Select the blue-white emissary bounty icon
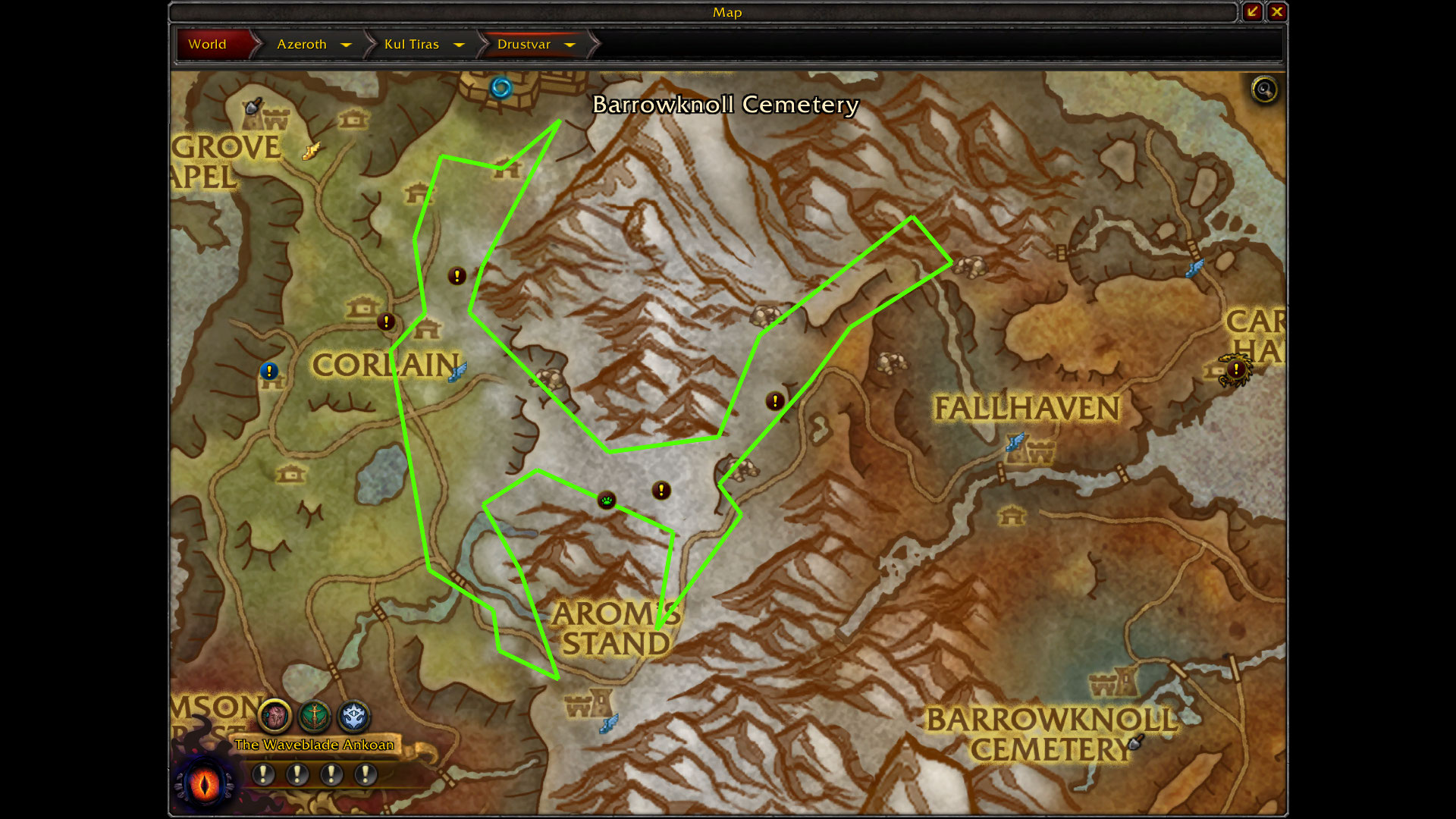 tap(353, 715)
